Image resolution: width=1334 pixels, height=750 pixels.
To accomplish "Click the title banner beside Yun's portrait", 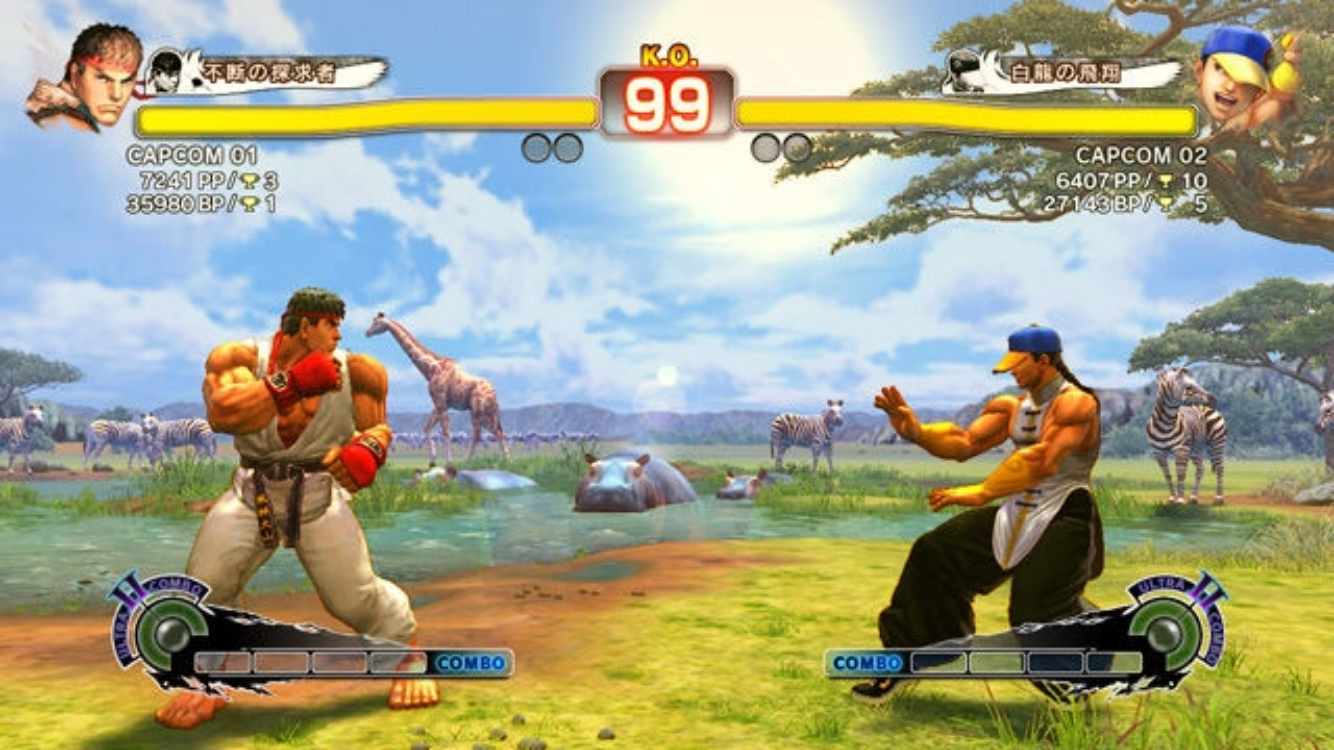I will pos(1060,73).
